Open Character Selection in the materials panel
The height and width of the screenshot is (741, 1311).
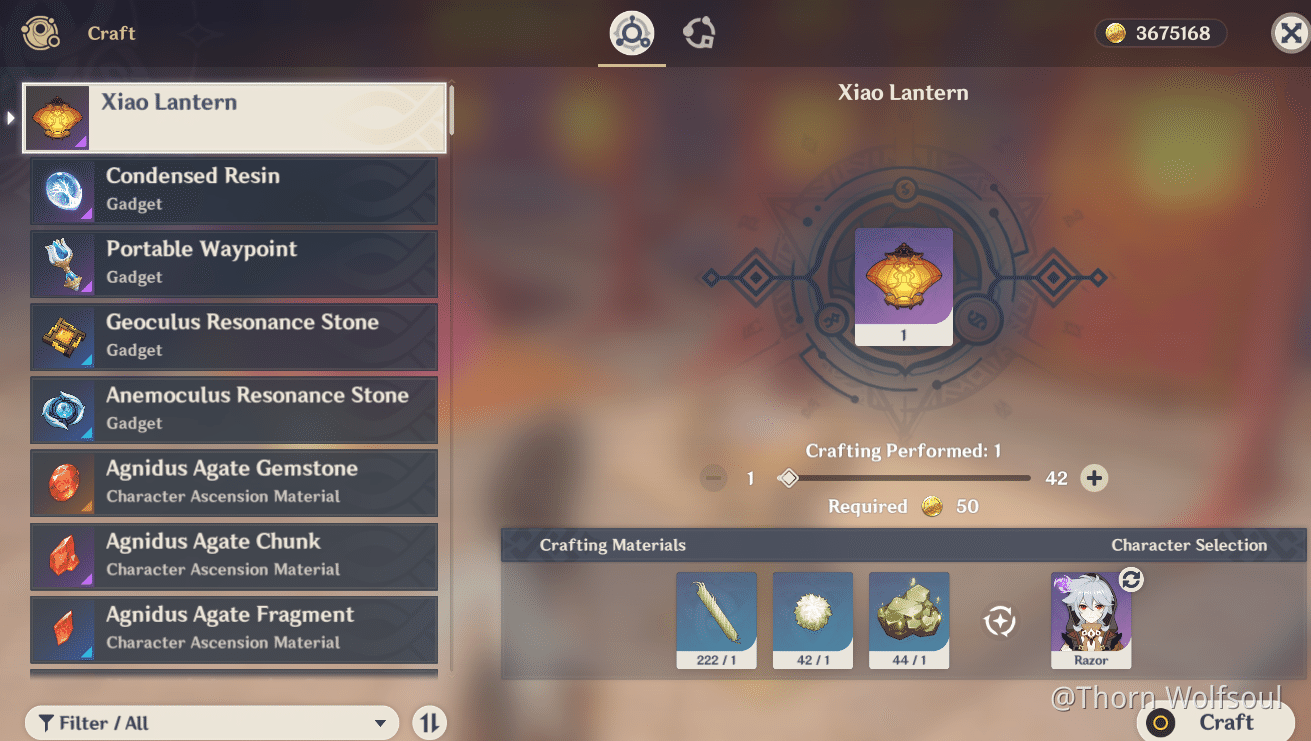pyautogui.click(x=1189, y=545)
